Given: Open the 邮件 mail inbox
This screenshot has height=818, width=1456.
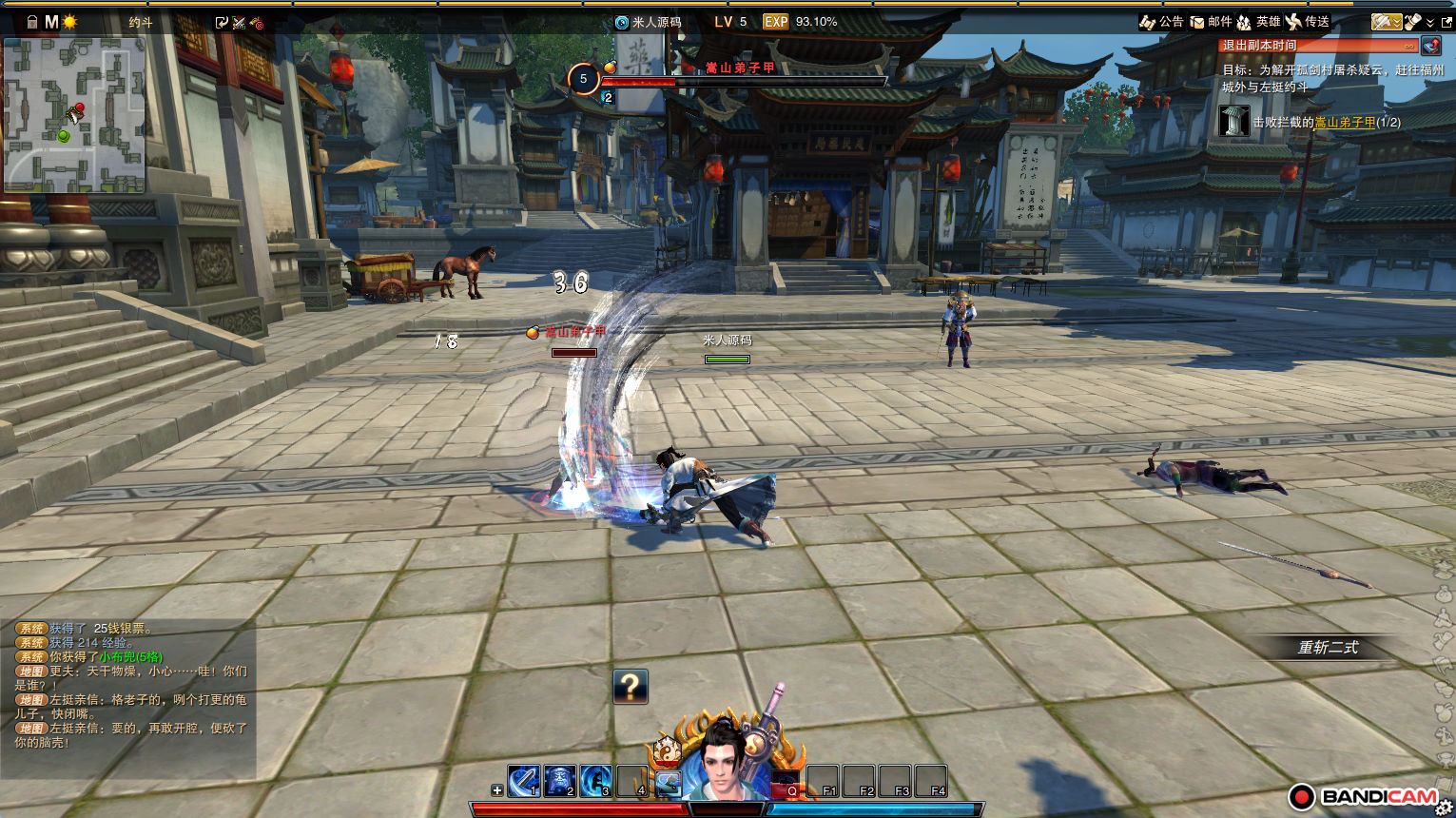Looking at the screenshot, I should [1211, 22].
